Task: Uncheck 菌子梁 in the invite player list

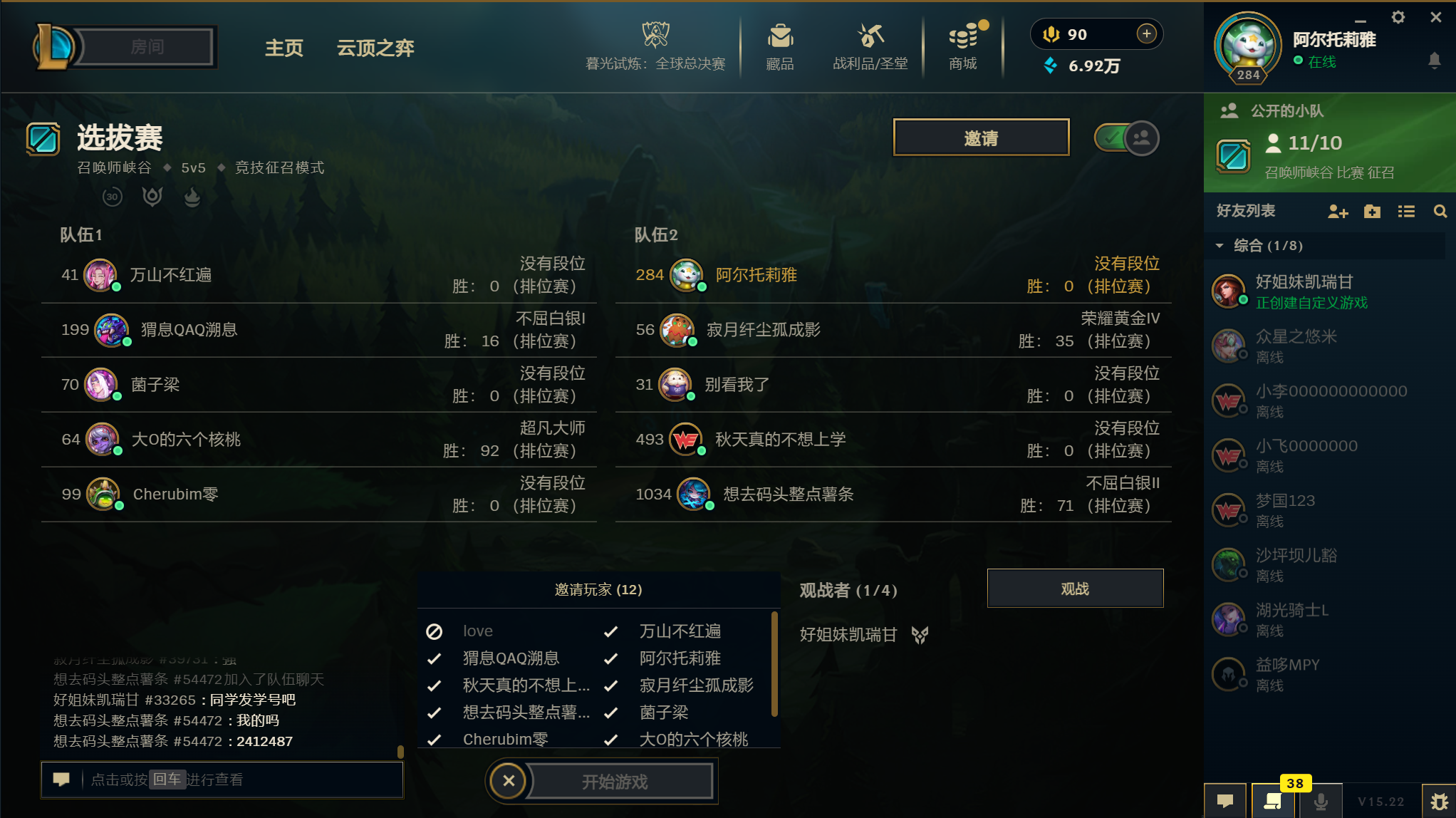Action: pos(610,713)
